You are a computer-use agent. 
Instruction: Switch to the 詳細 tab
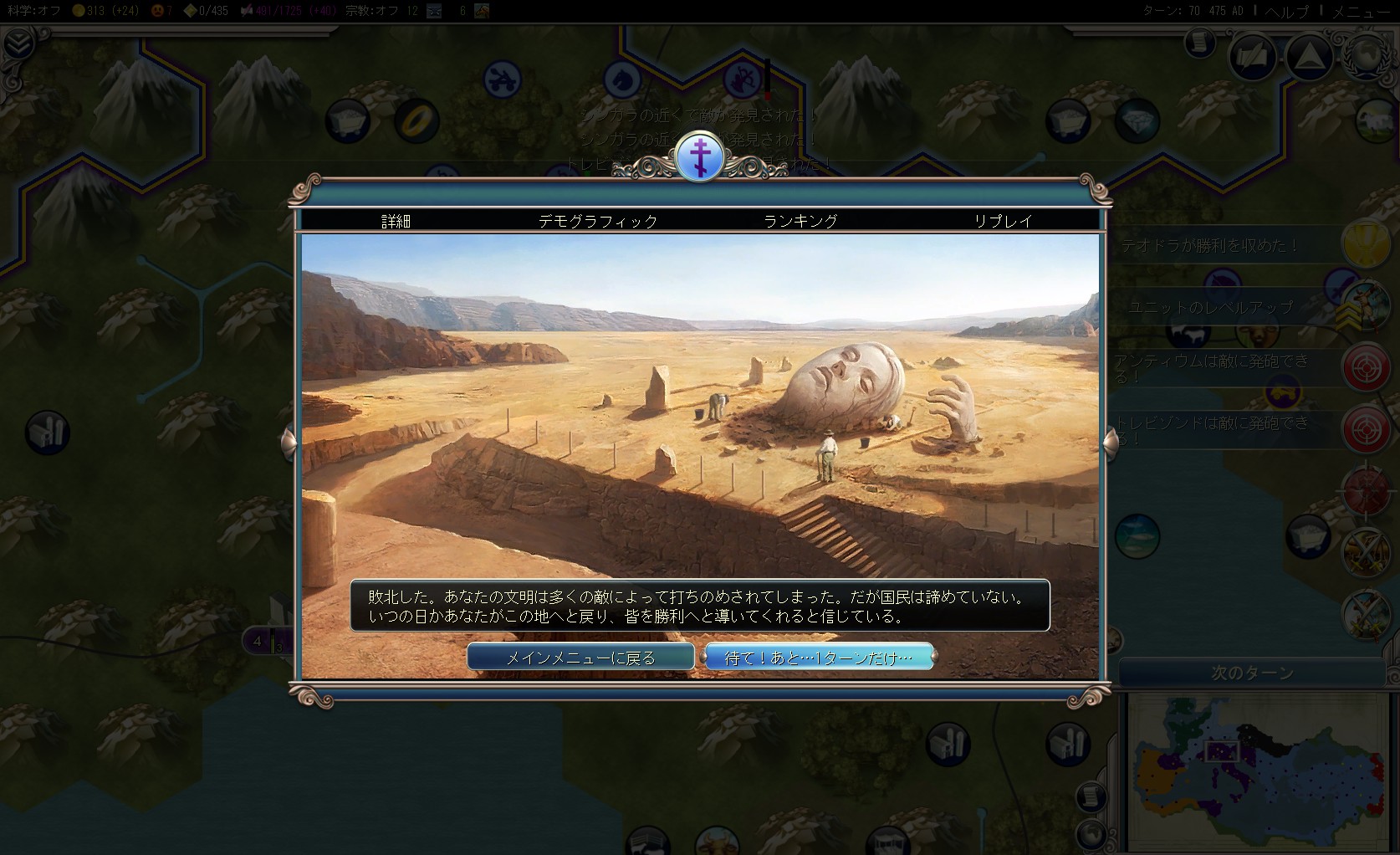pyautogui.click(x=396, y=221)
